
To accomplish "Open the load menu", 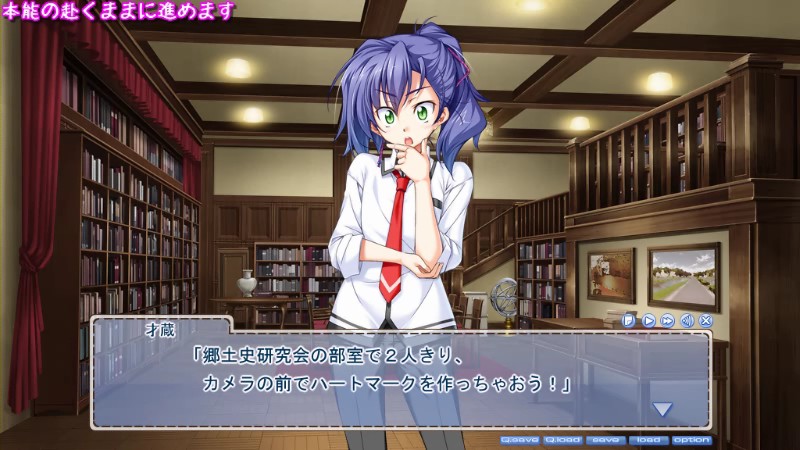I will coord(647,439).
